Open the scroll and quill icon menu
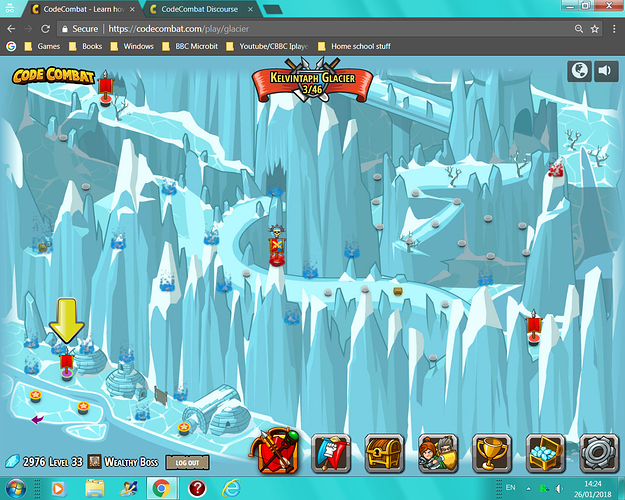 point(331,453)
